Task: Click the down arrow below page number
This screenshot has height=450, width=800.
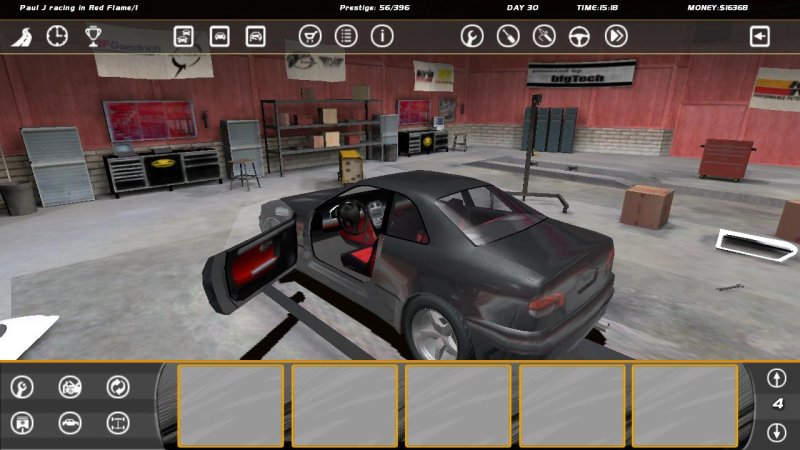Action: [x=776, y=432]
